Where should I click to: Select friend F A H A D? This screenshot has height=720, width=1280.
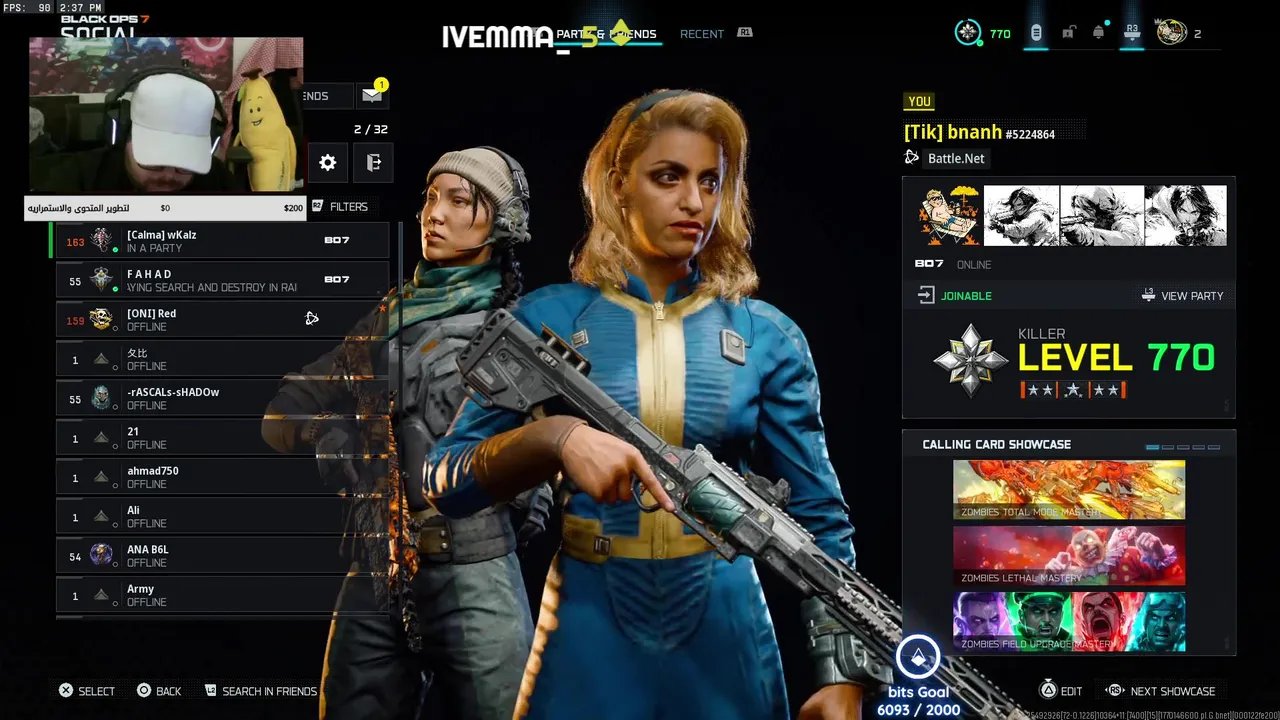point(222,280)
